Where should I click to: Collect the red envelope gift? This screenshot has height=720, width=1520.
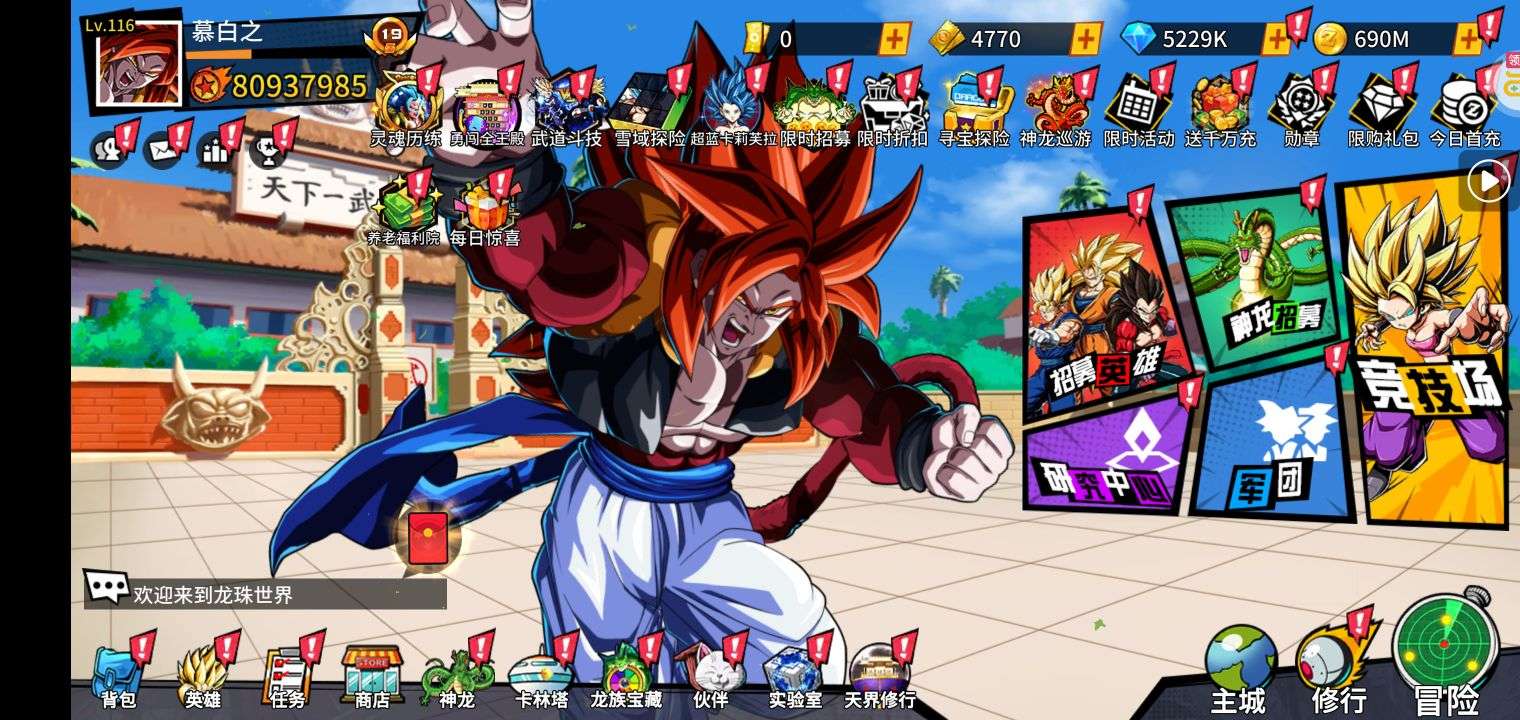point(427,539)
